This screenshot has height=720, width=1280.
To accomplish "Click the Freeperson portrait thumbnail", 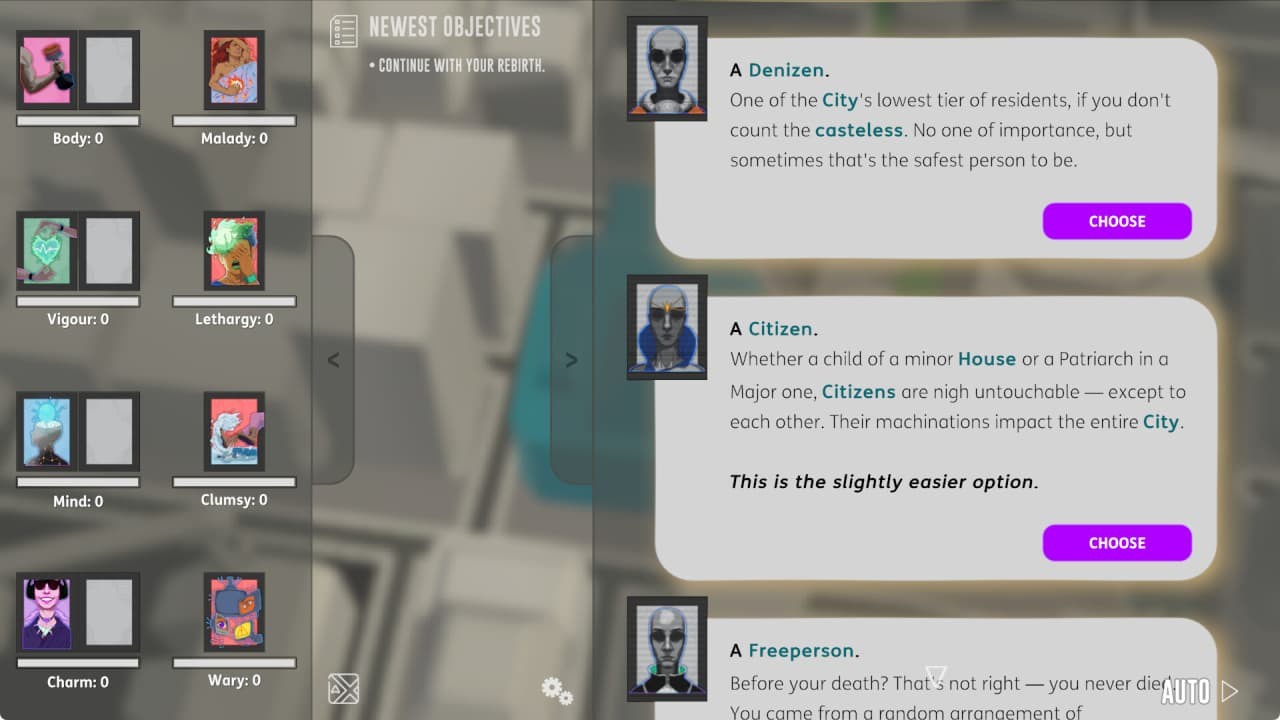I will (x=666, y=648).
